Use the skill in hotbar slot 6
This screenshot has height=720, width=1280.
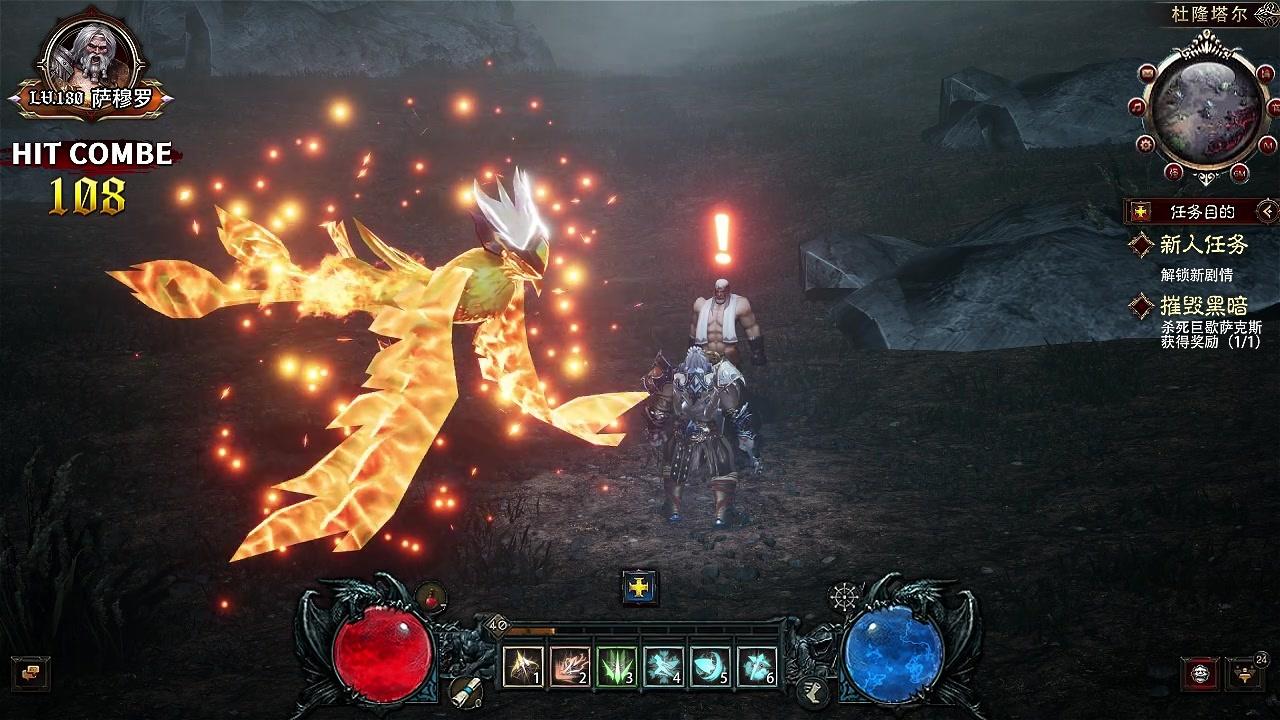coord(757,666)
